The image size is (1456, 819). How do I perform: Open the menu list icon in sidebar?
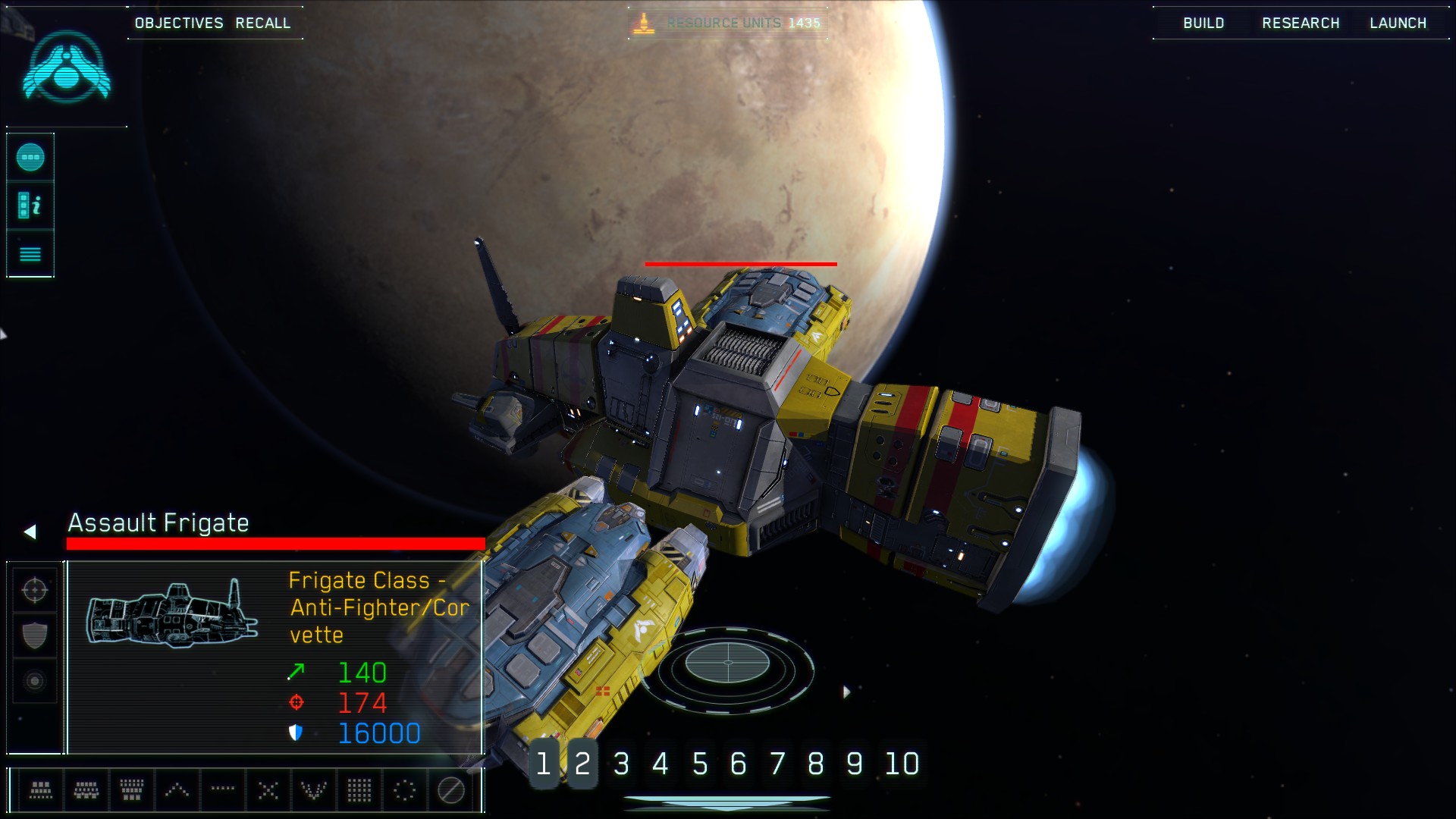click(x=30, y=253)
